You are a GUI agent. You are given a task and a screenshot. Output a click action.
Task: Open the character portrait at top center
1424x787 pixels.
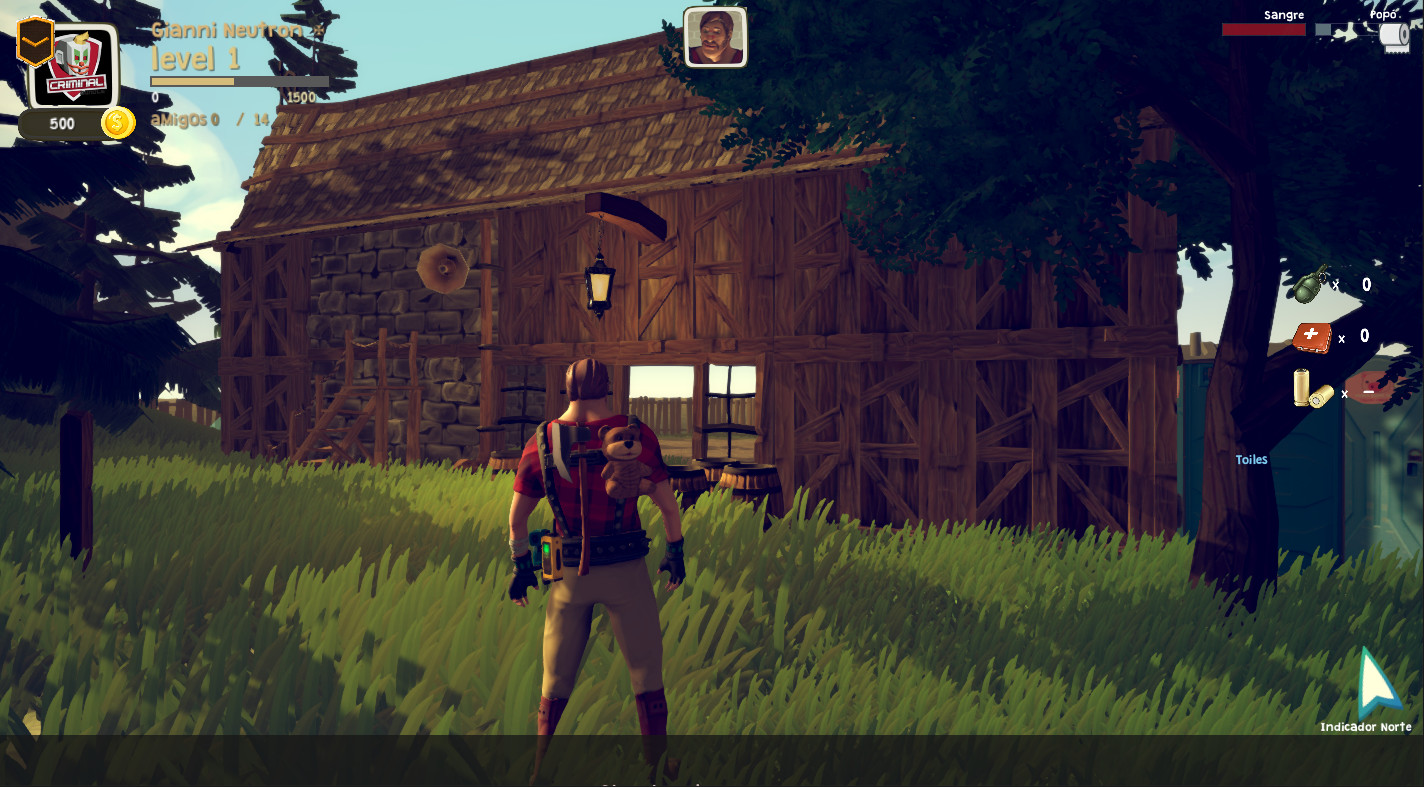coord(716,38)
